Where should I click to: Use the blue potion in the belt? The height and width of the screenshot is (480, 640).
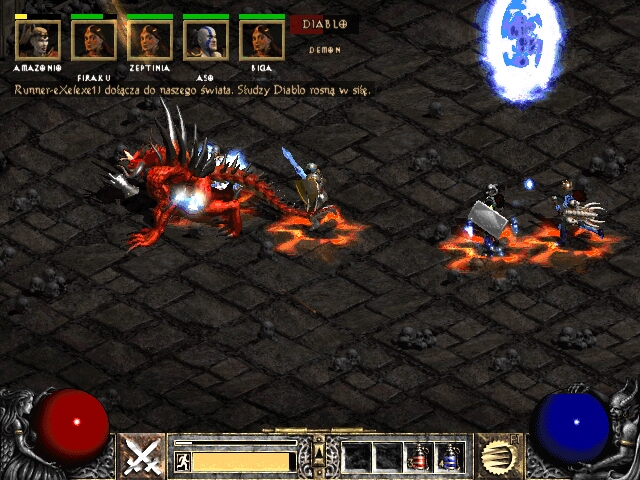(451, 457)
